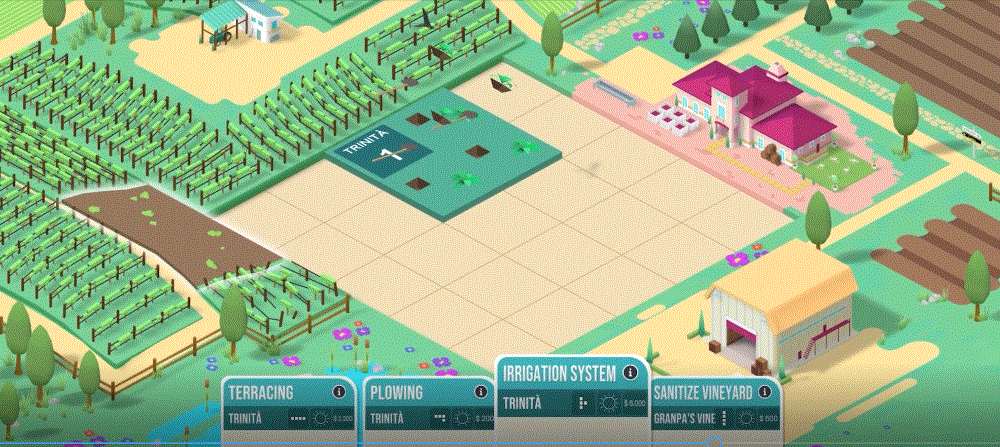Select the Sanitize Vineyard card
1000x447 pixels.
pyautogui.click(x=712, y=406)
